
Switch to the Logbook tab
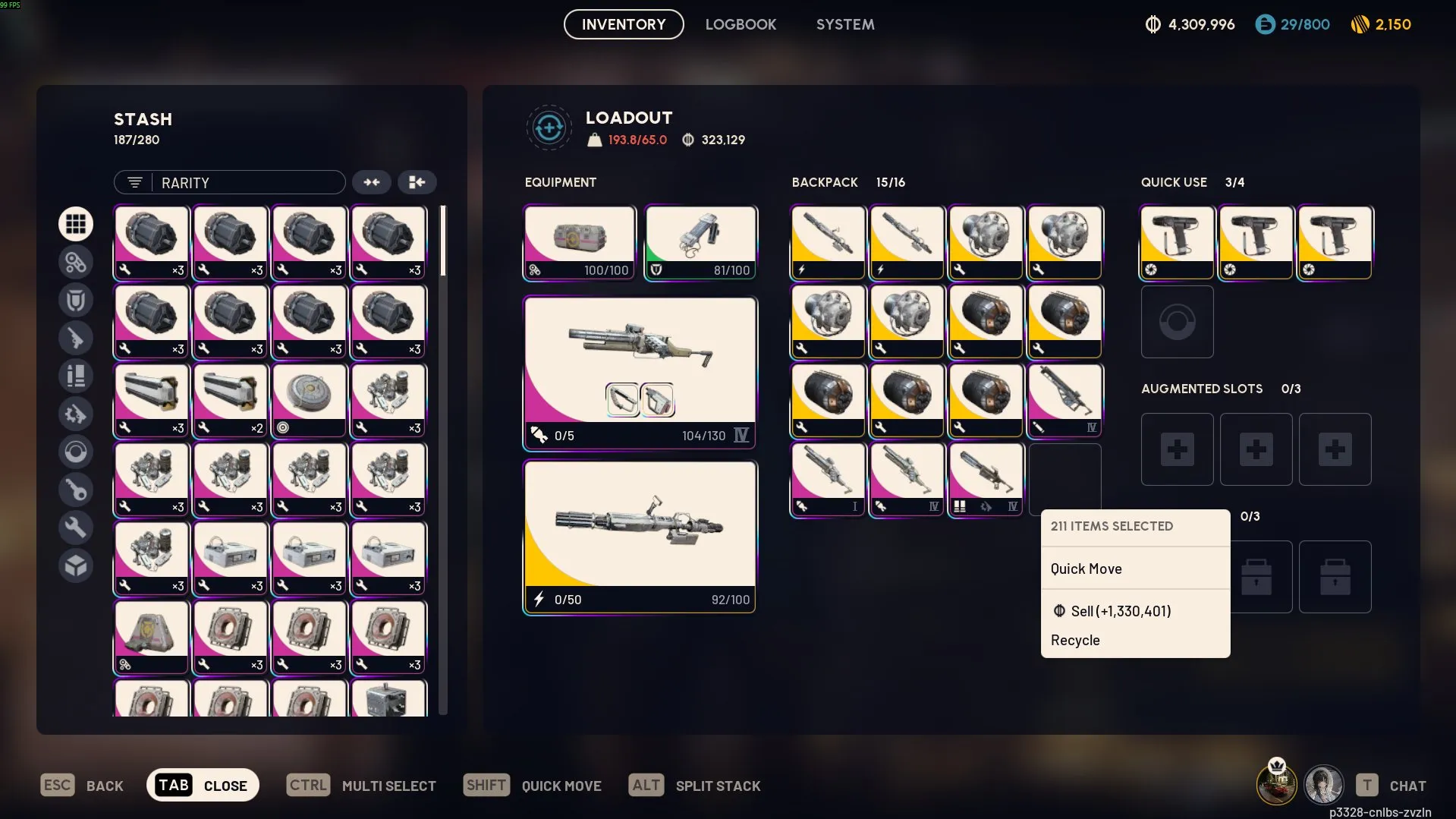[x=741, y=24]
